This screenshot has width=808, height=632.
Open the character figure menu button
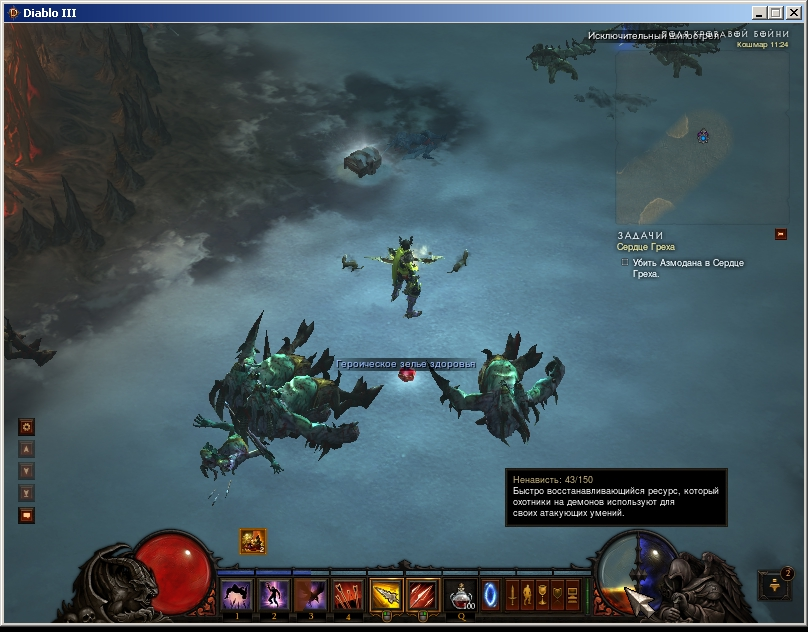tap(527, 594)
